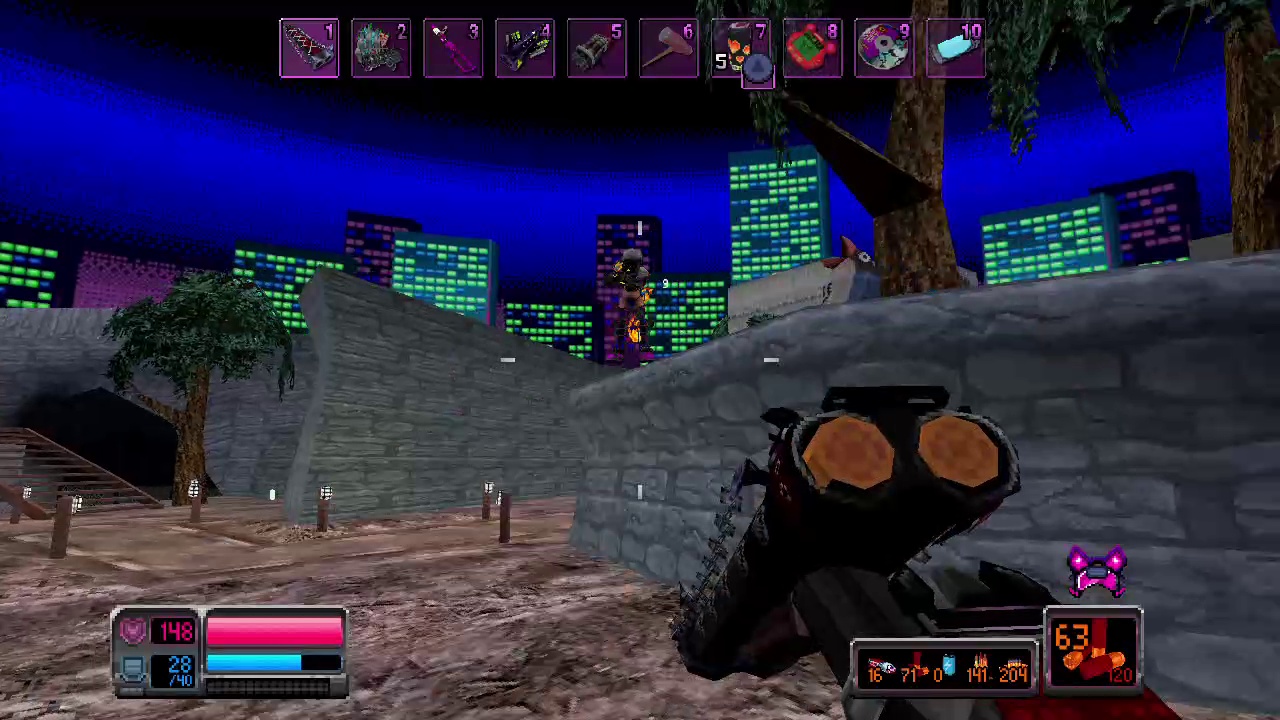The height and width of the screenshot is (720, 1280).
Task: Select the hammer in slot 6
Action: click(x=669, y=47)
